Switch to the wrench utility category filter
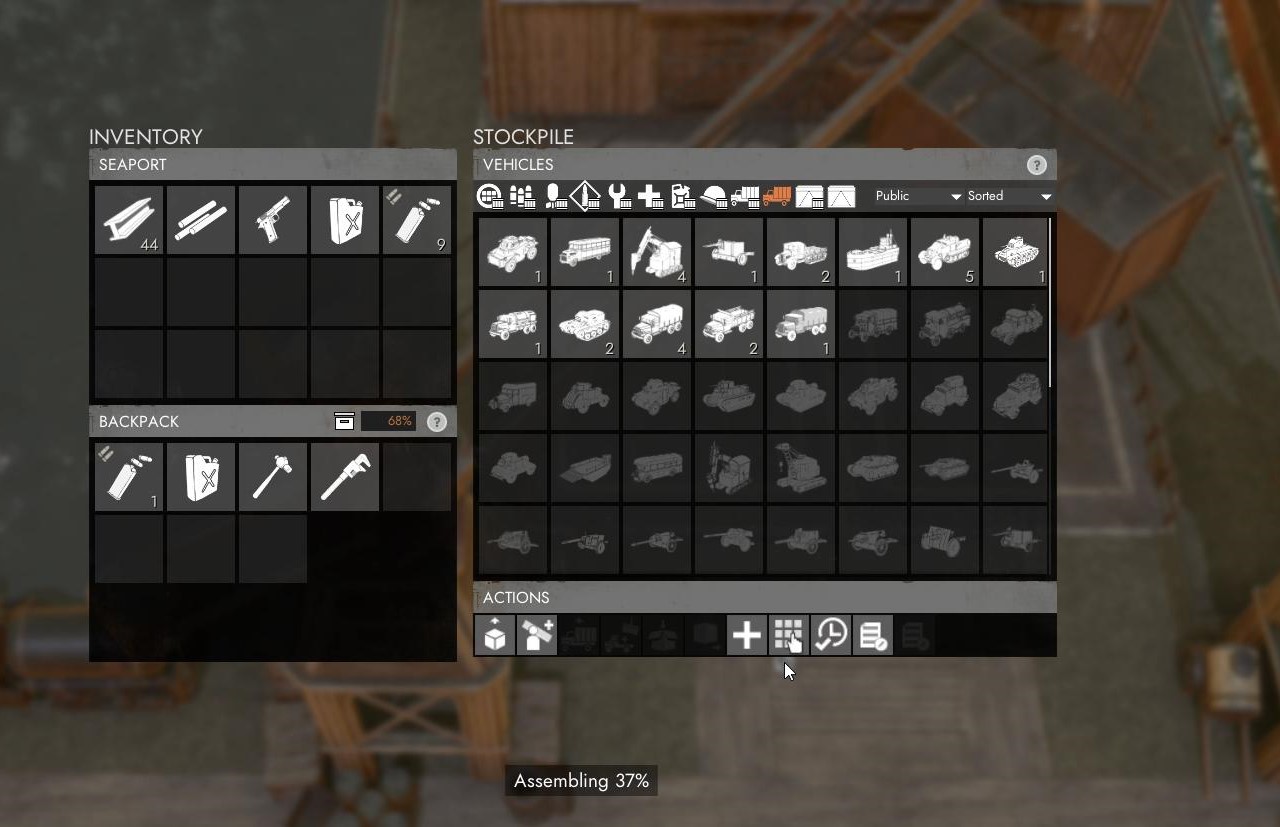Image resolution: width=1280 pixels, height=827 pixels. tap(619, 196)
